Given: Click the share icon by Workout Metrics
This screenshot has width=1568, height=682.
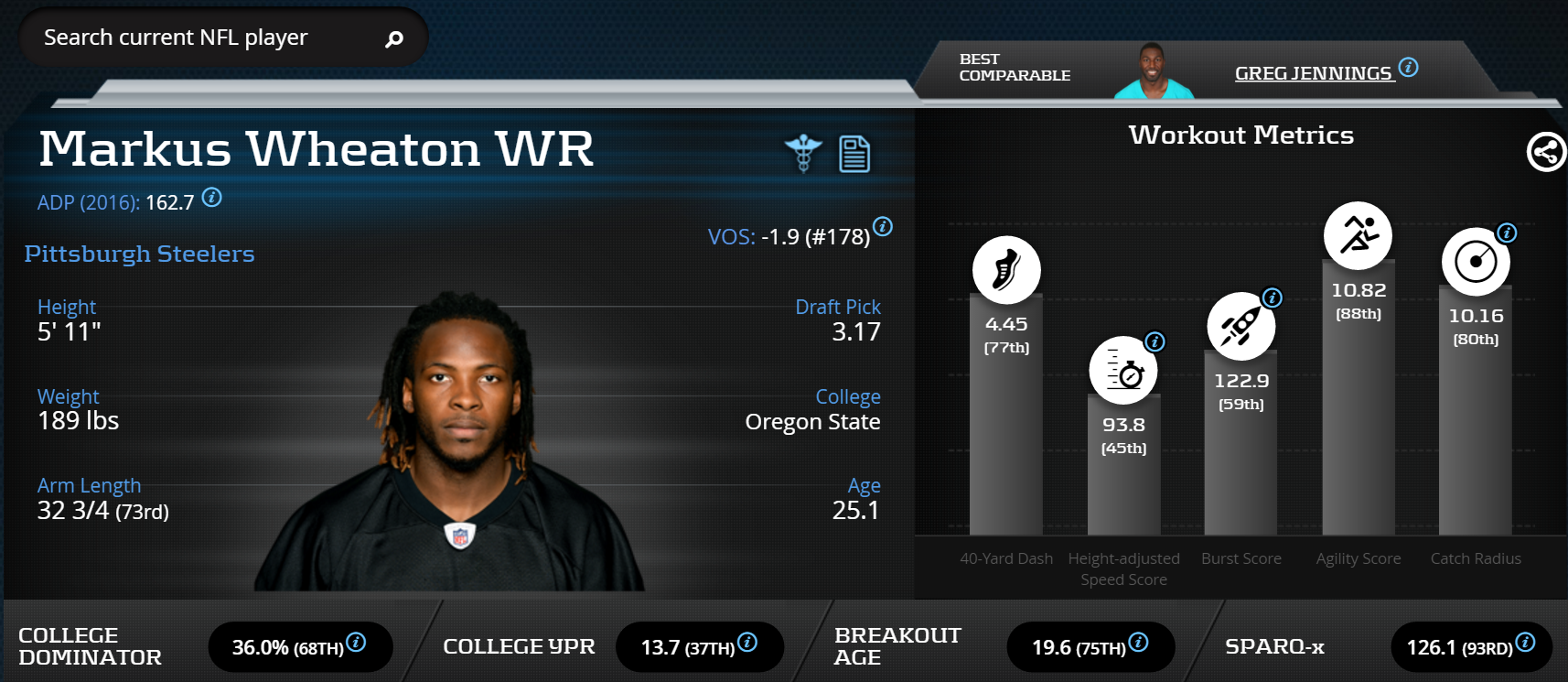Looking at the screenshot, I should [1546, 152].
